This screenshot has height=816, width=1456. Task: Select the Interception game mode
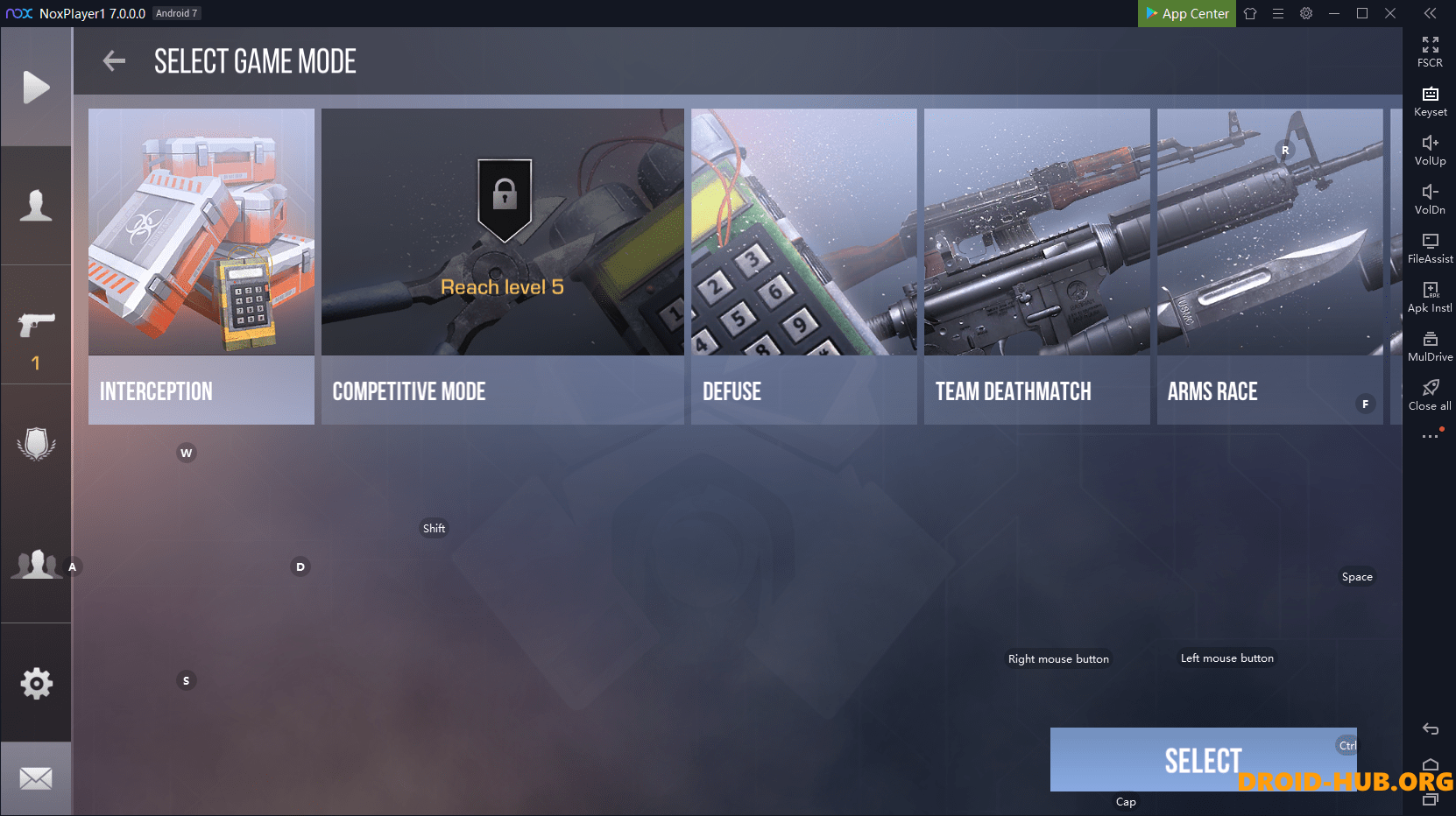coord(201,266)
